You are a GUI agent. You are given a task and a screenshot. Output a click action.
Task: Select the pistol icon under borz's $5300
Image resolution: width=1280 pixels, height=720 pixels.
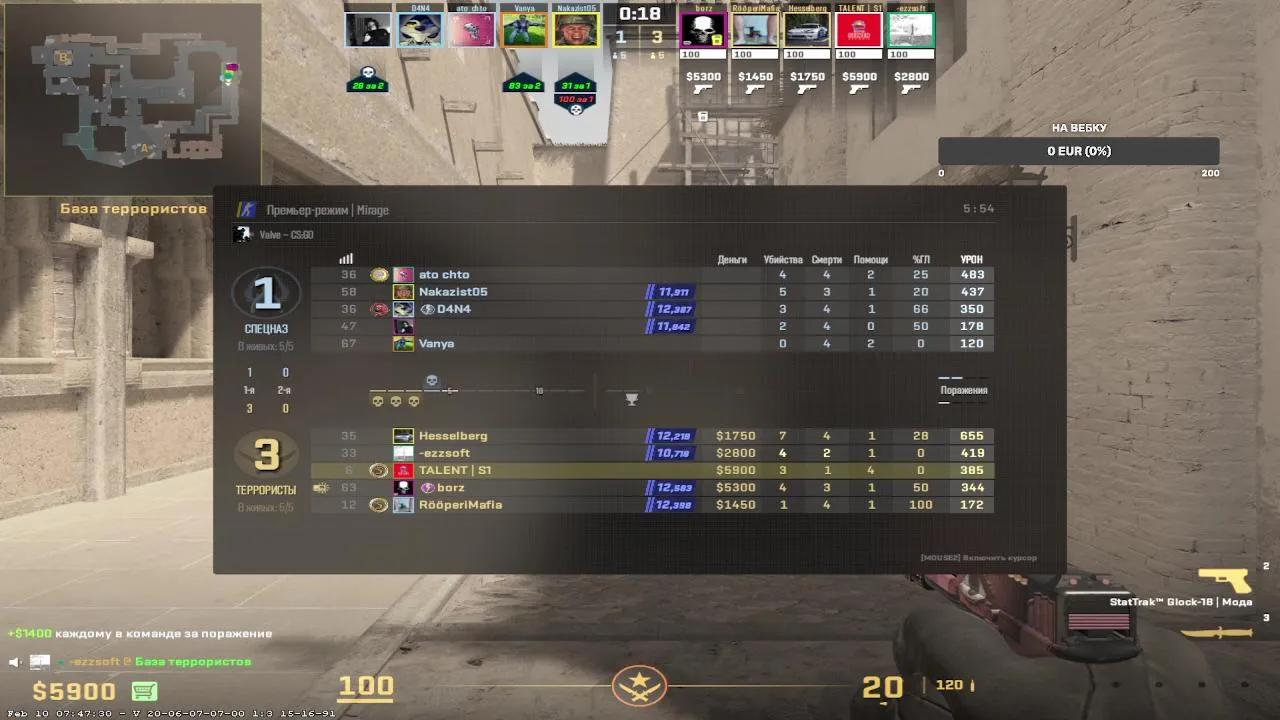701,88
